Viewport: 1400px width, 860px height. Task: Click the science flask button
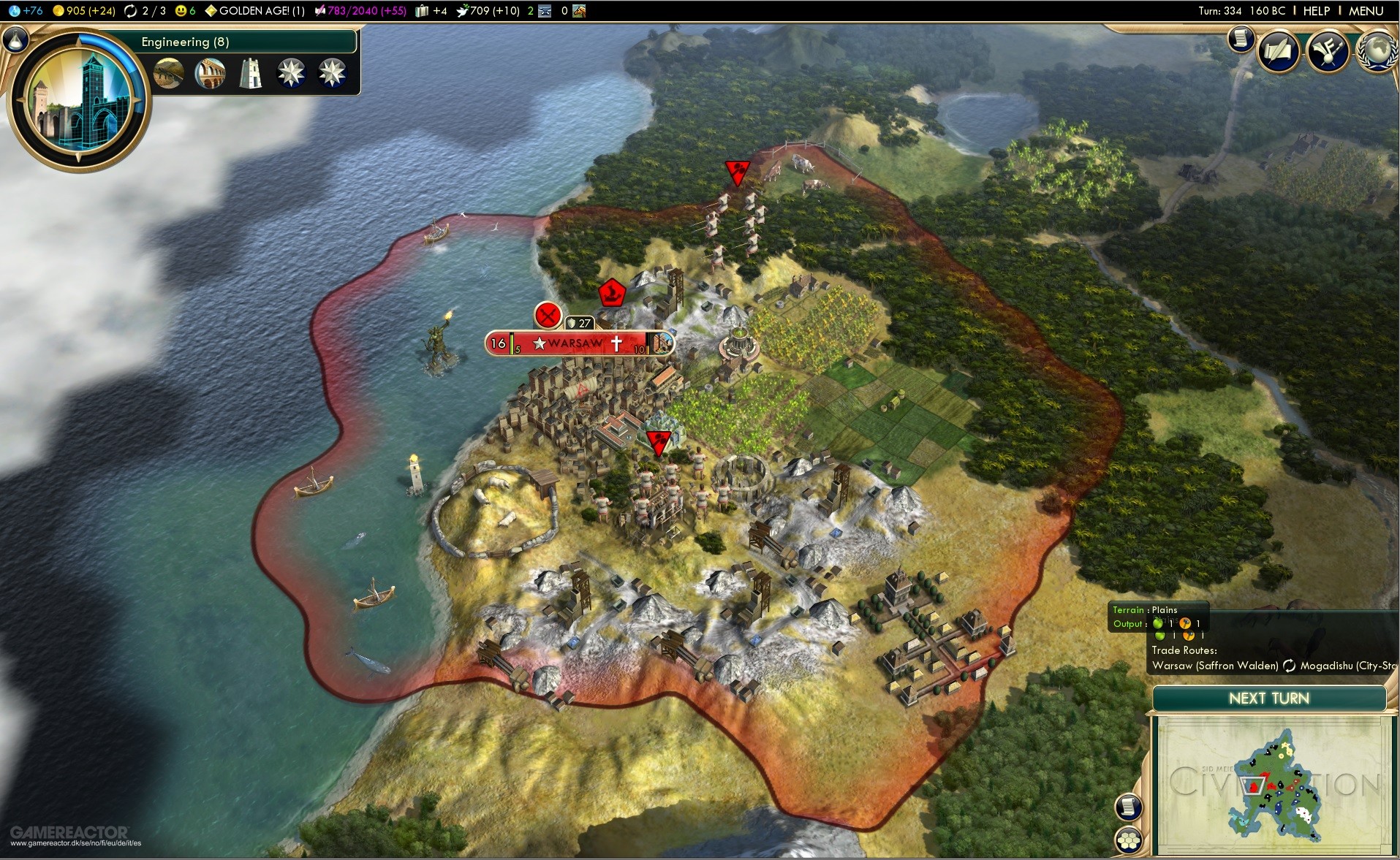coord(15,39)
